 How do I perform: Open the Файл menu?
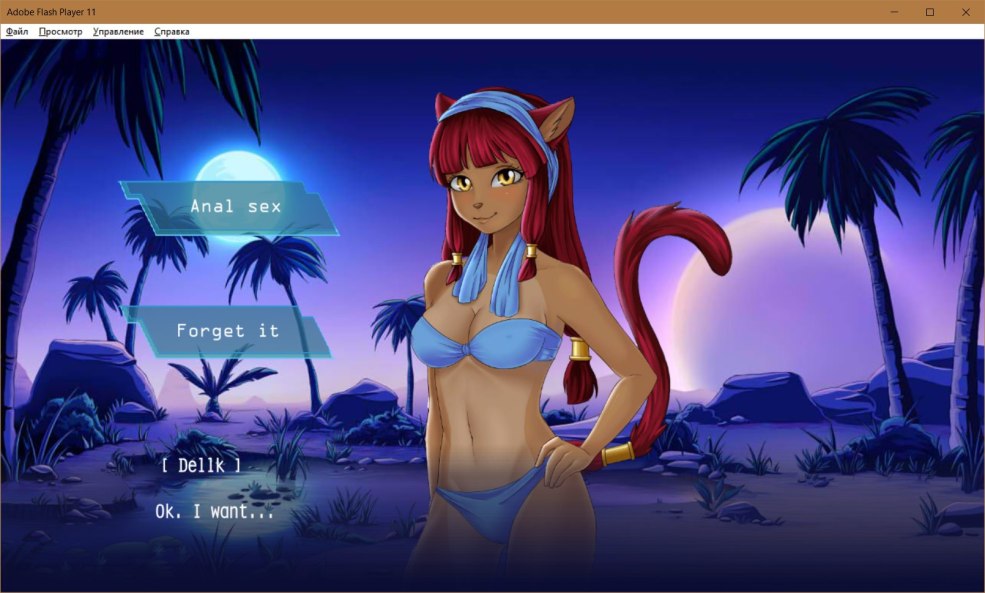pos(17,32)
